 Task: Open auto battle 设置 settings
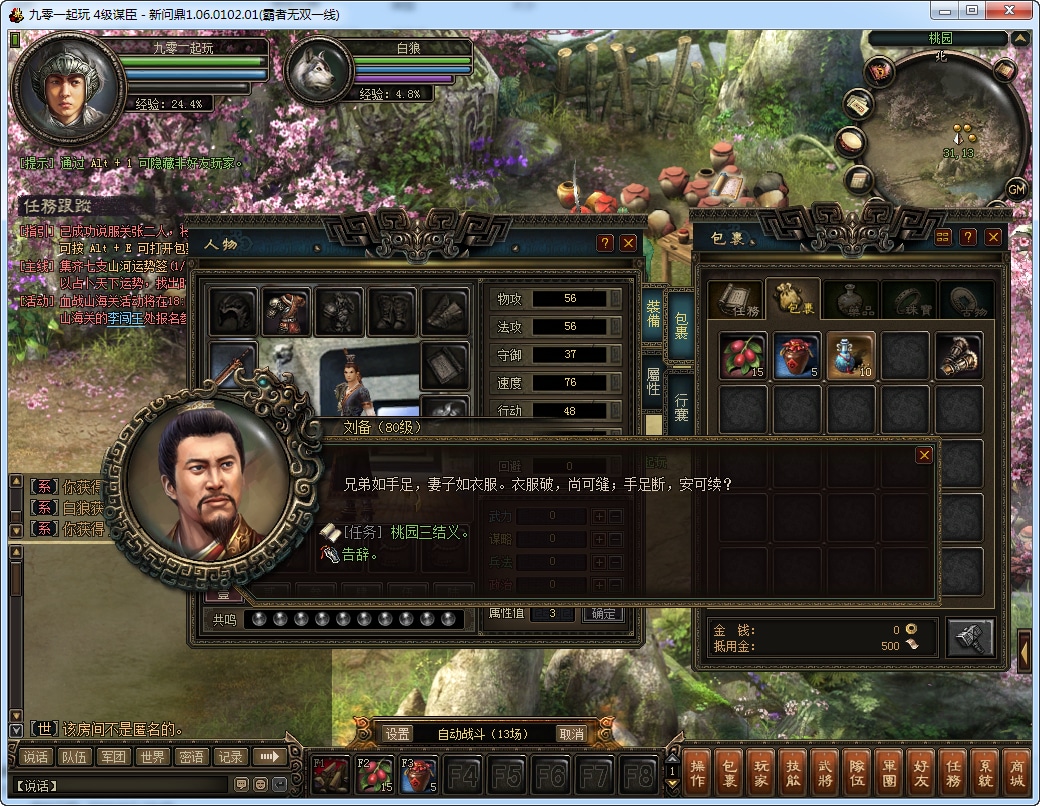click(398, 734)
